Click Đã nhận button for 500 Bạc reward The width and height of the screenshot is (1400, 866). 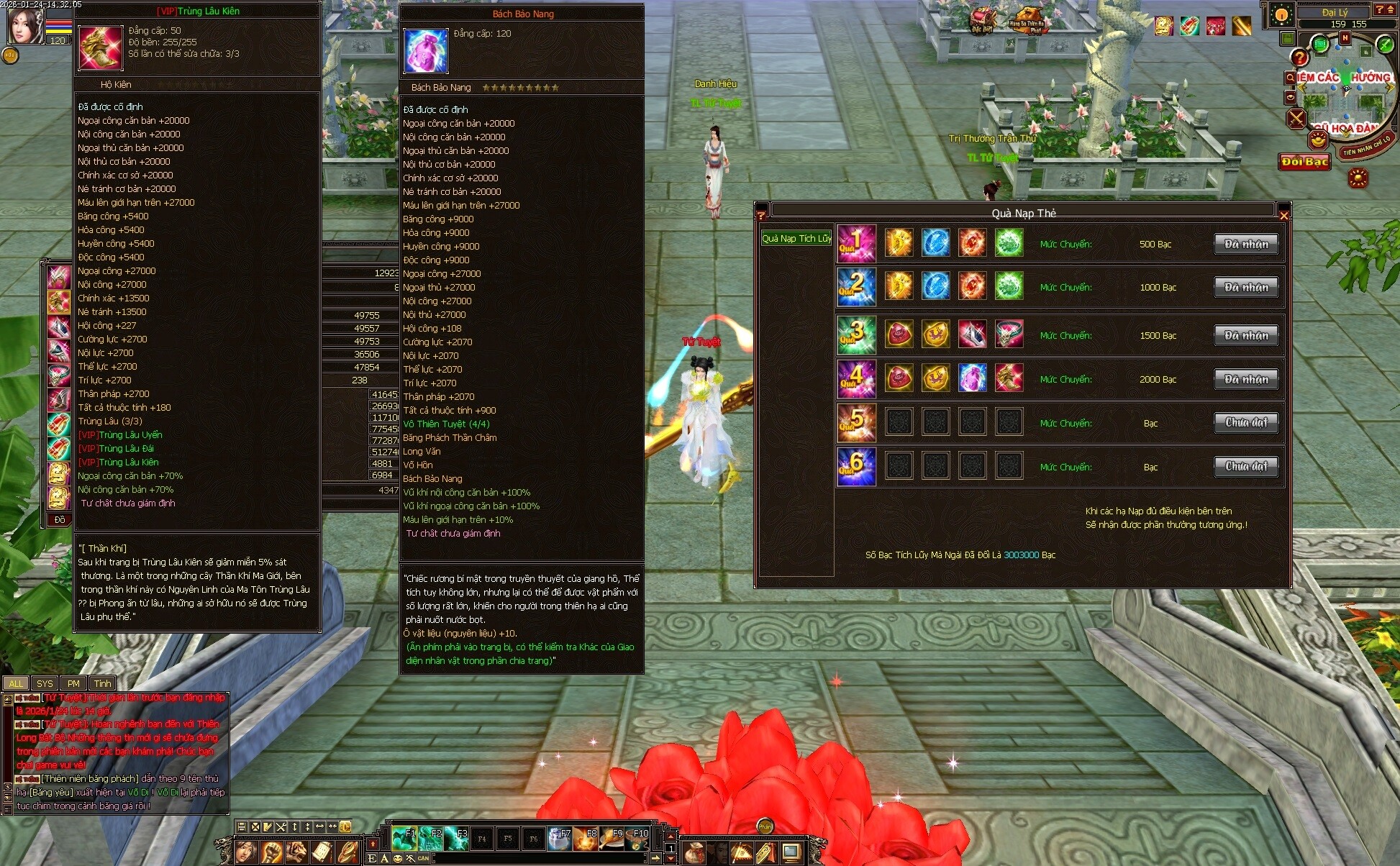pyautogui.click(x=1246, y=244)
